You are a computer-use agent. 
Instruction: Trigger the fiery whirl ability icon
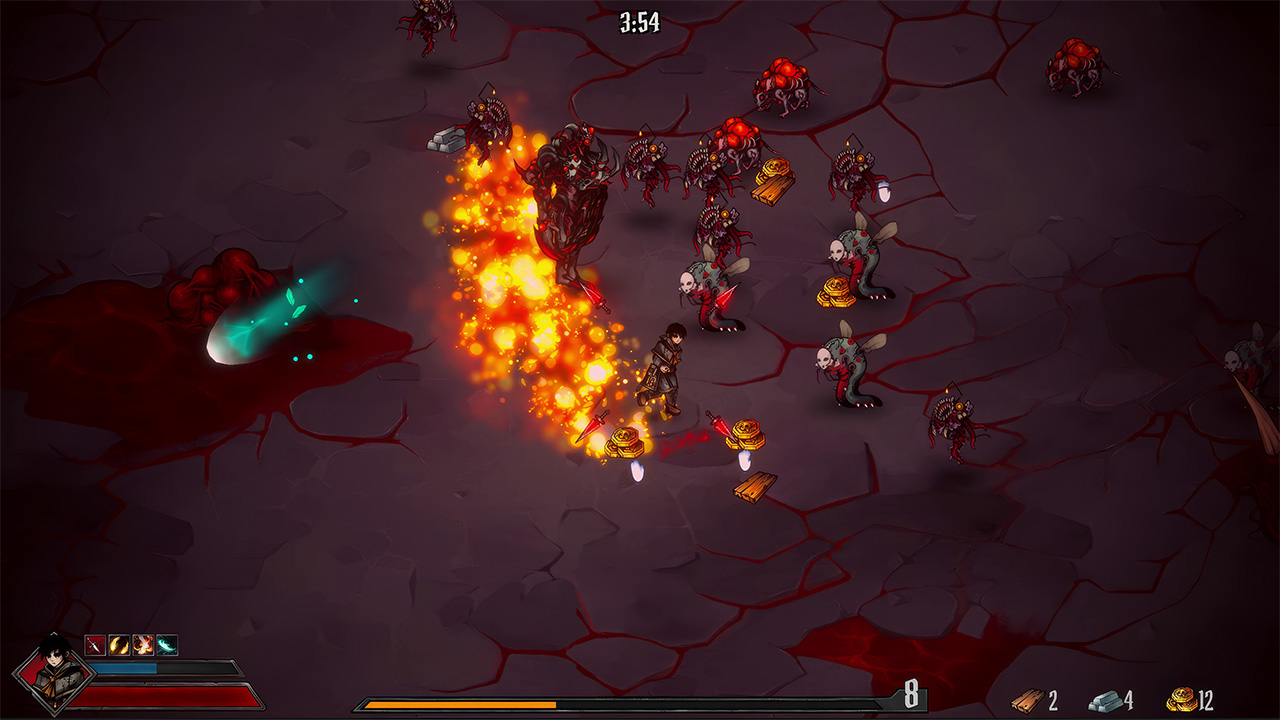[x=143, y=644]
